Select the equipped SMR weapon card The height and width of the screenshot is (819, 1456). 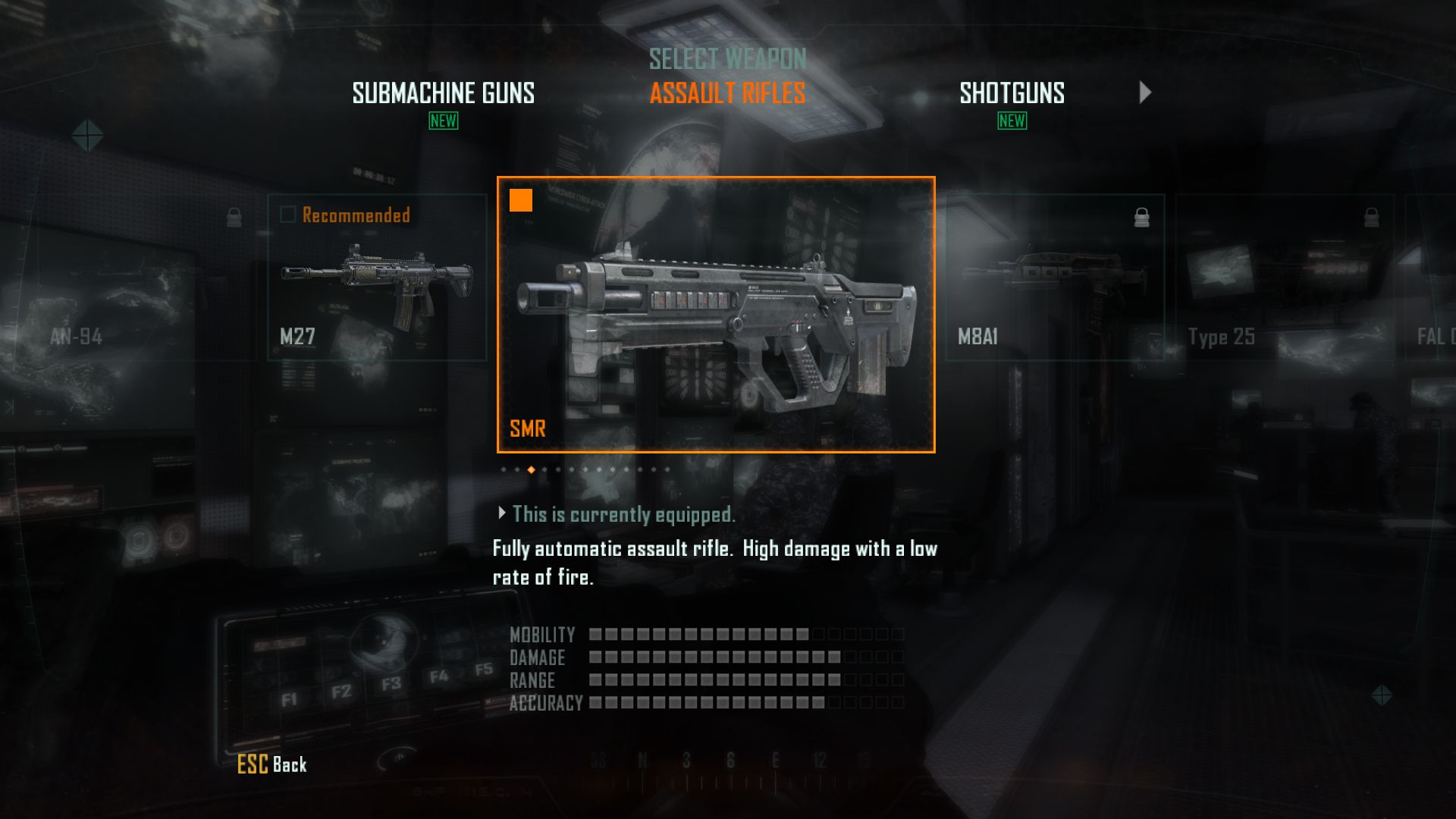(x=716, y=314)
